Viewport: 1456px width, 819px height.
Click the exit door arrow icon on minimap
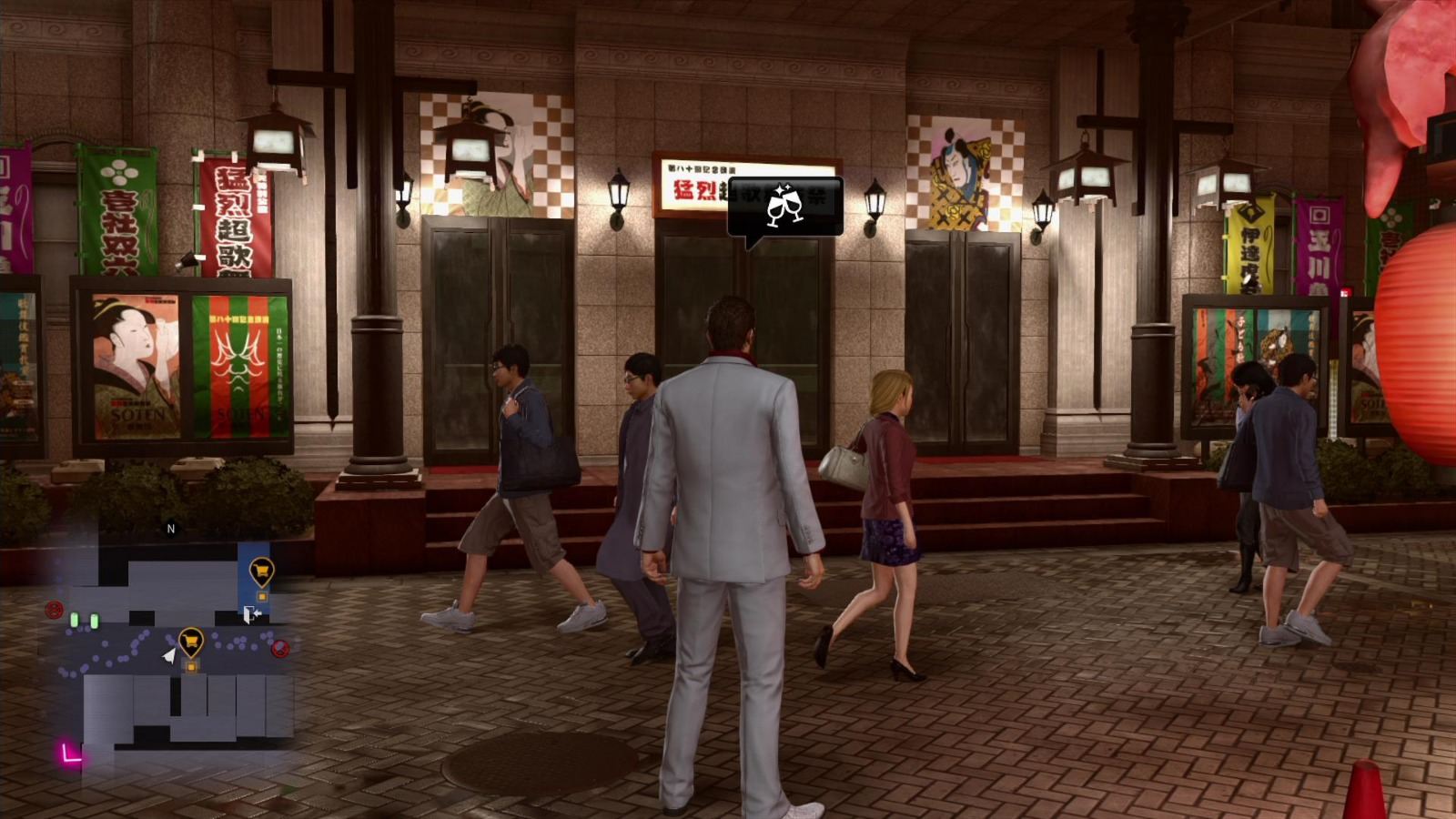252,614
